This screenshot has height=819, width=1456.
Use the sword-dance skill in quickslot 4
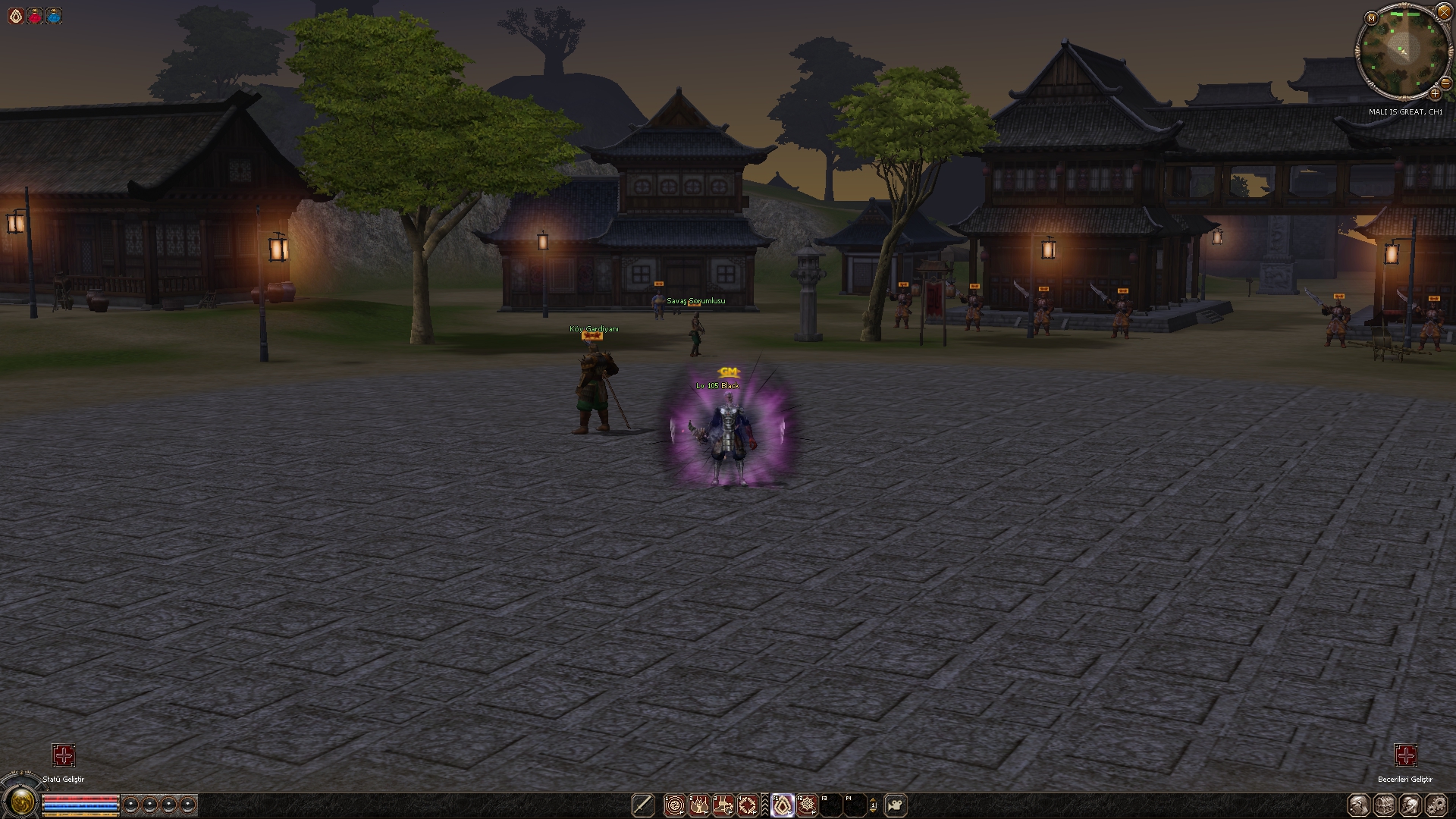pos(748,805)
